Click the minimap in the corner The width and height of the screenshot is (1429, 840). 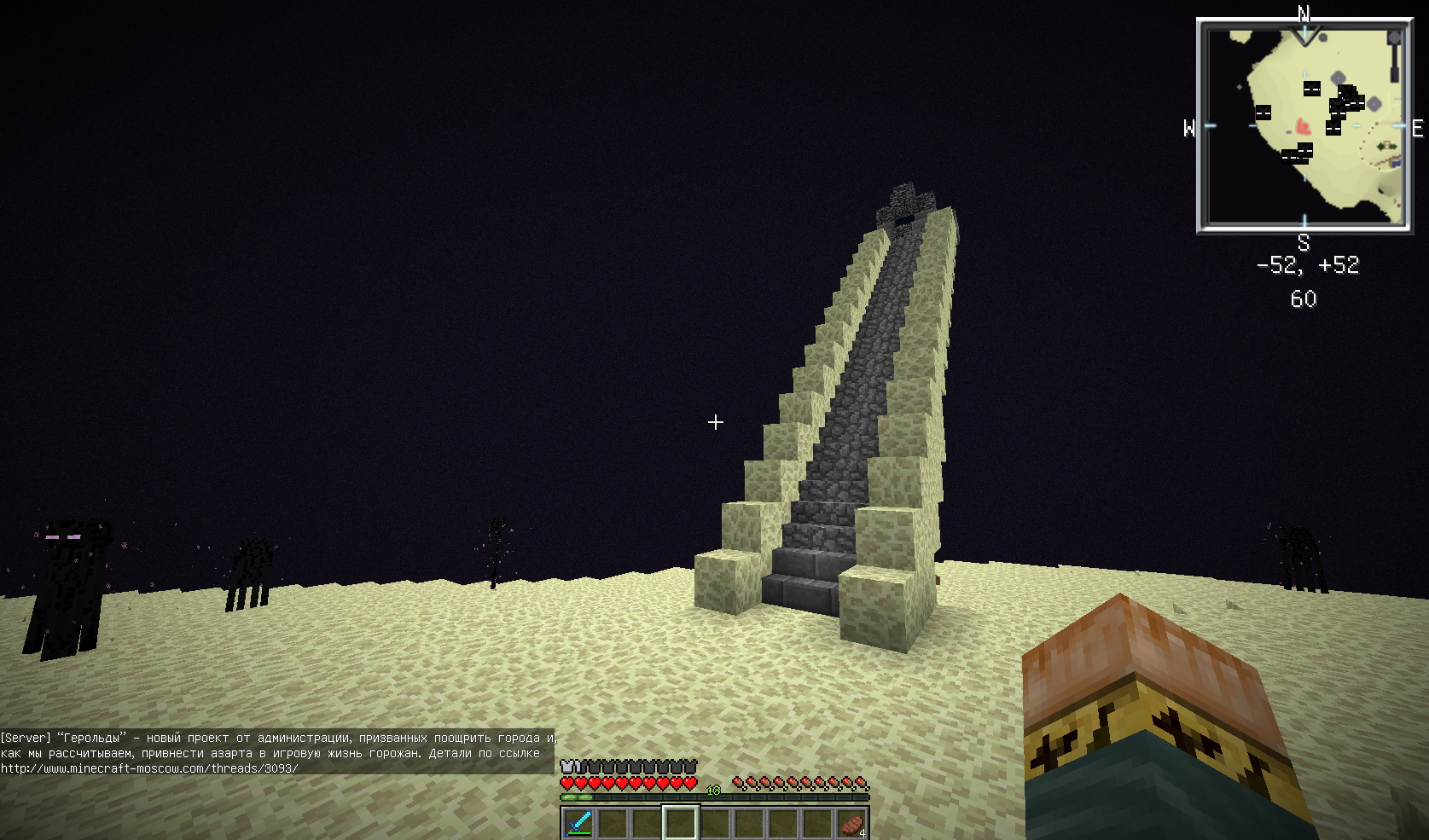point(1304,126)
